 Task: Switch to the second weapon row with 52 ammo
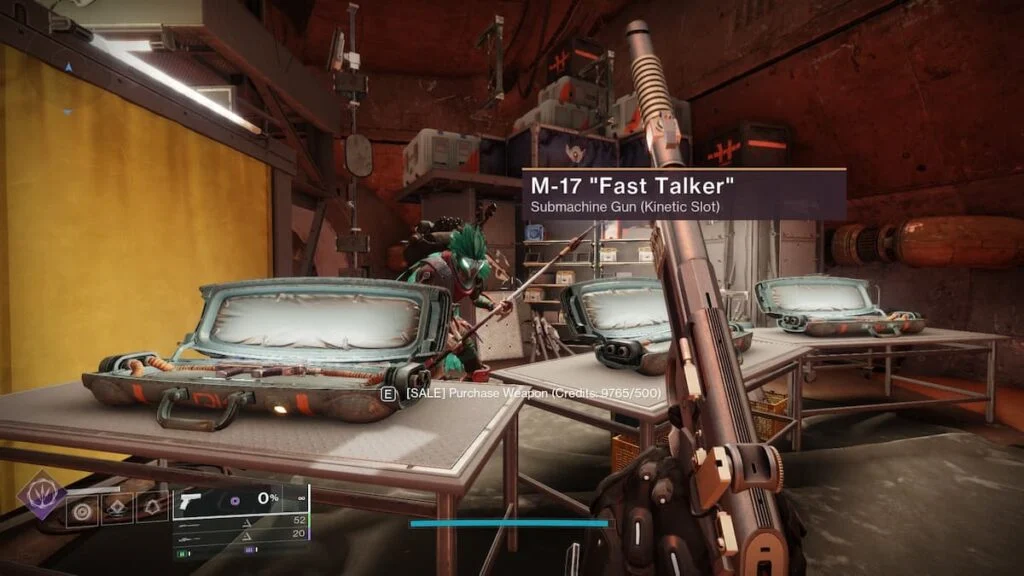pyautogui.click(x=240, y=522)
